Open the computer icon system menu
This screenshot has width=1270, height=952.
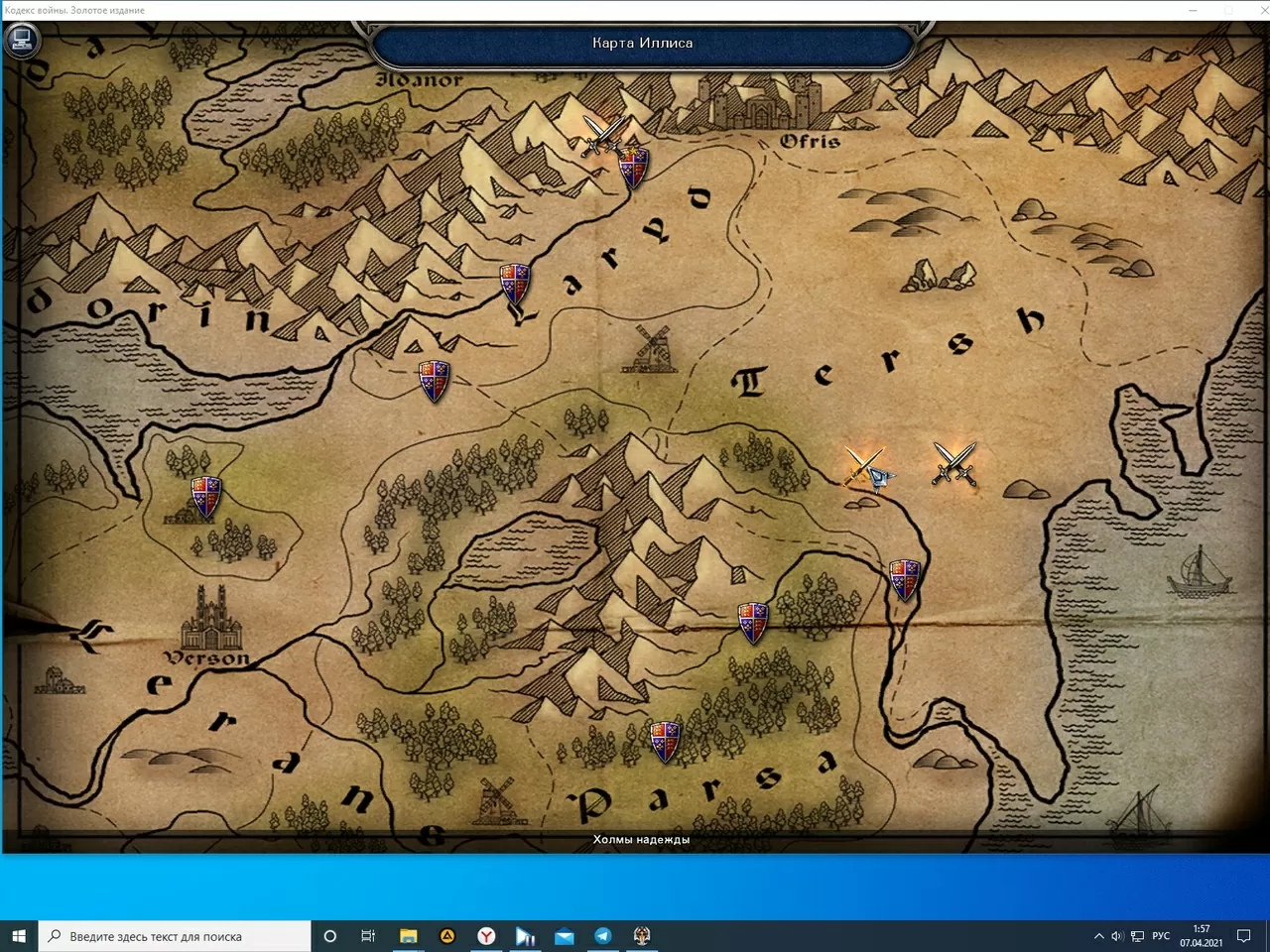pos(21,41)
